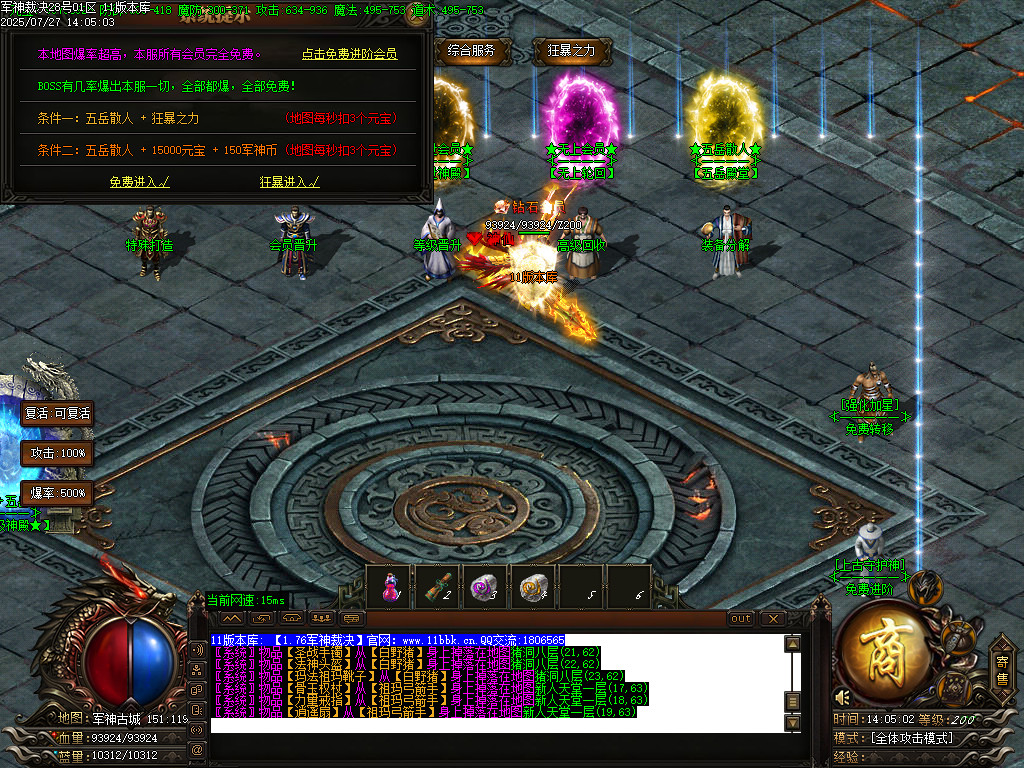The height and width of the screenshot is (768, 1024).
Task: Click the 攻击:100% button
Action: pyautogui.click(x=58, y=453)
